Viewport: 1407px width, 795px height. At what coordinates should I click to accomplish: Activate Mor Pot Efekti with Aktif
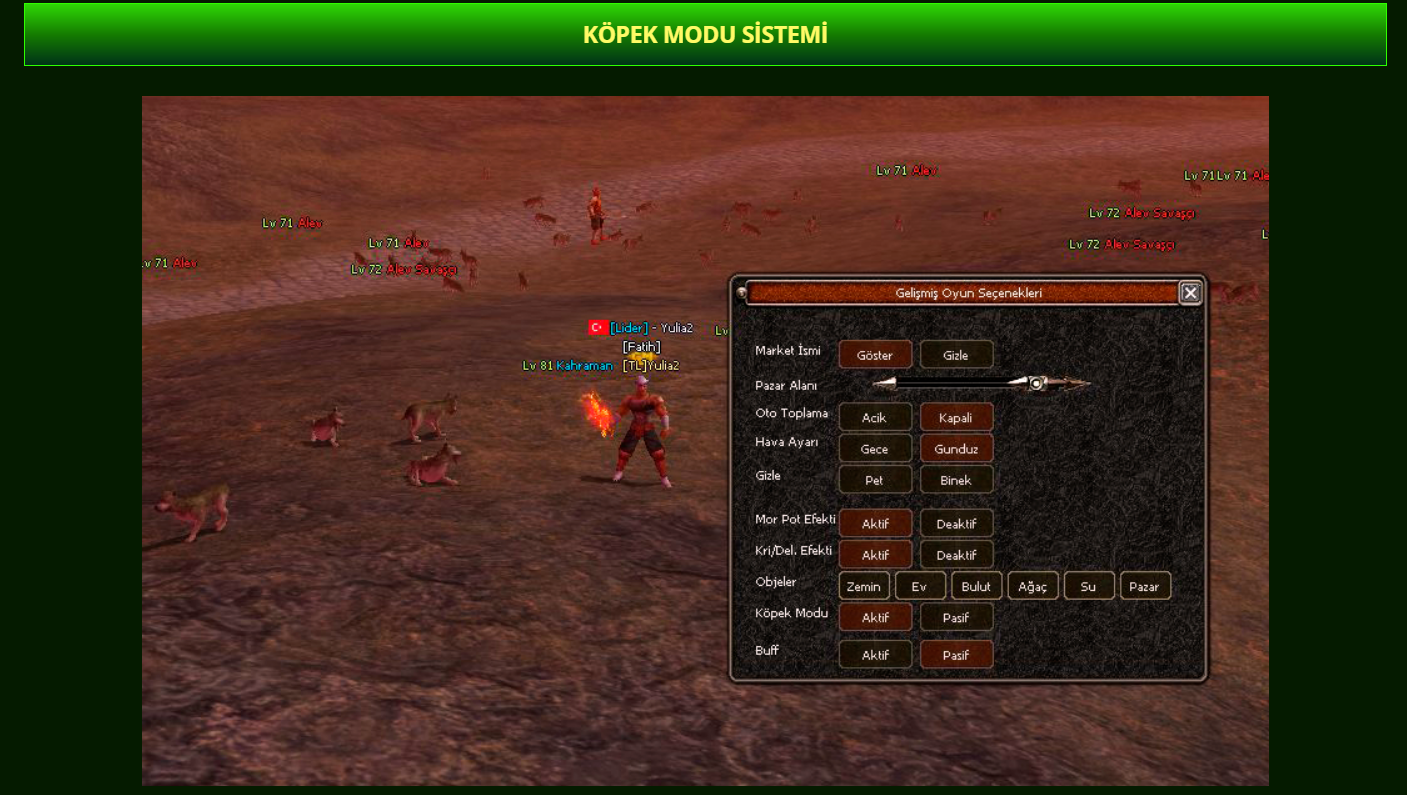coord(875,524)
